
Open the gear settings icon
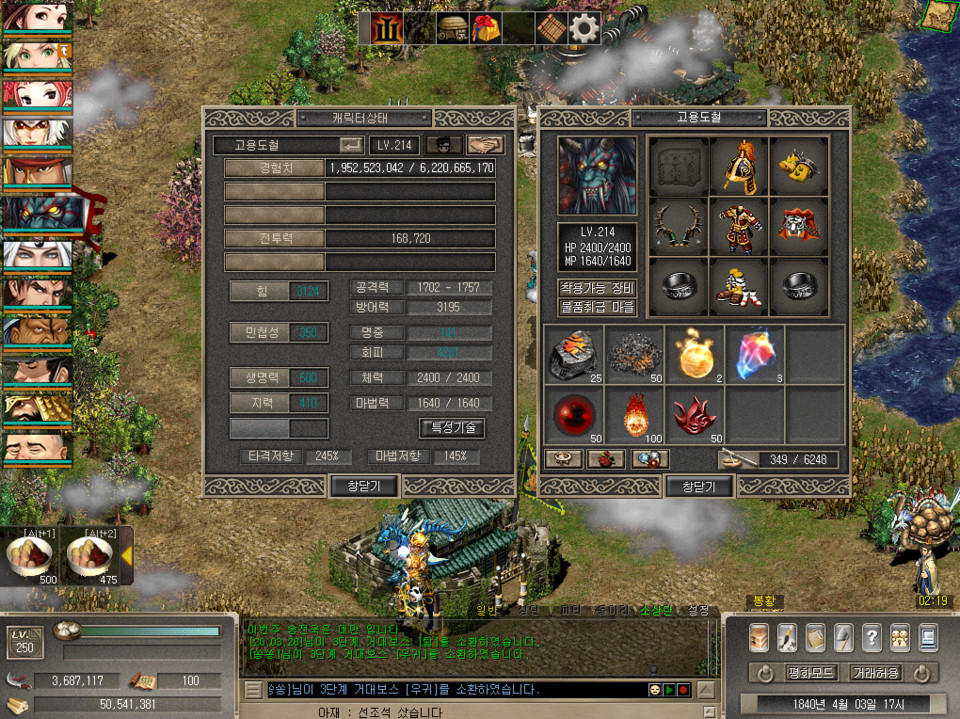tap(584, 29)
